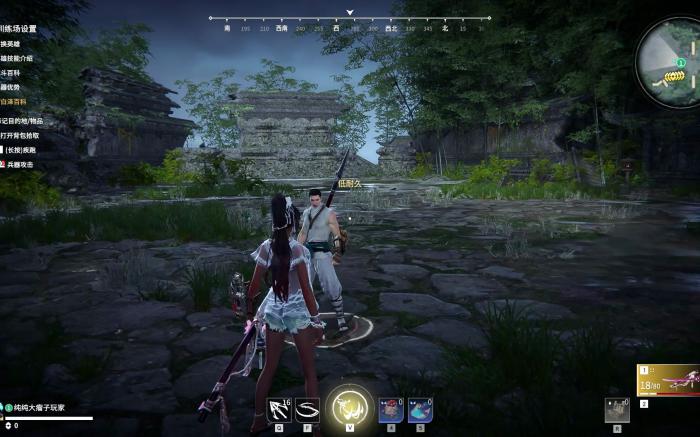The height and width of the screenshot is (437, 700).
Task: Use the red armor powder consumable slot
Action: point(392,409)
